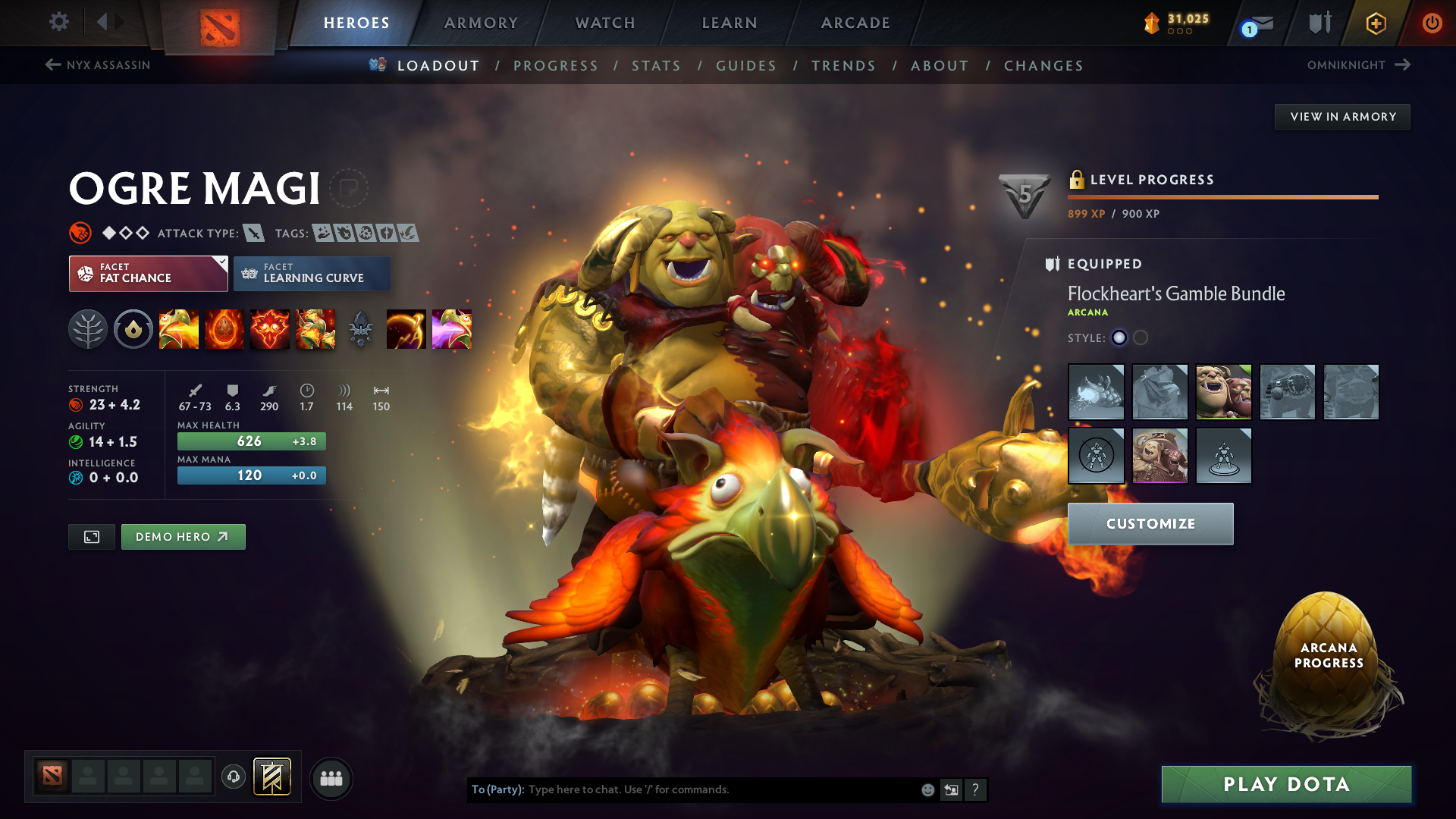The width and height of the screenshot is (1456, 819).
Task: Click the Multicast ability icon
Action: point(315,329)
